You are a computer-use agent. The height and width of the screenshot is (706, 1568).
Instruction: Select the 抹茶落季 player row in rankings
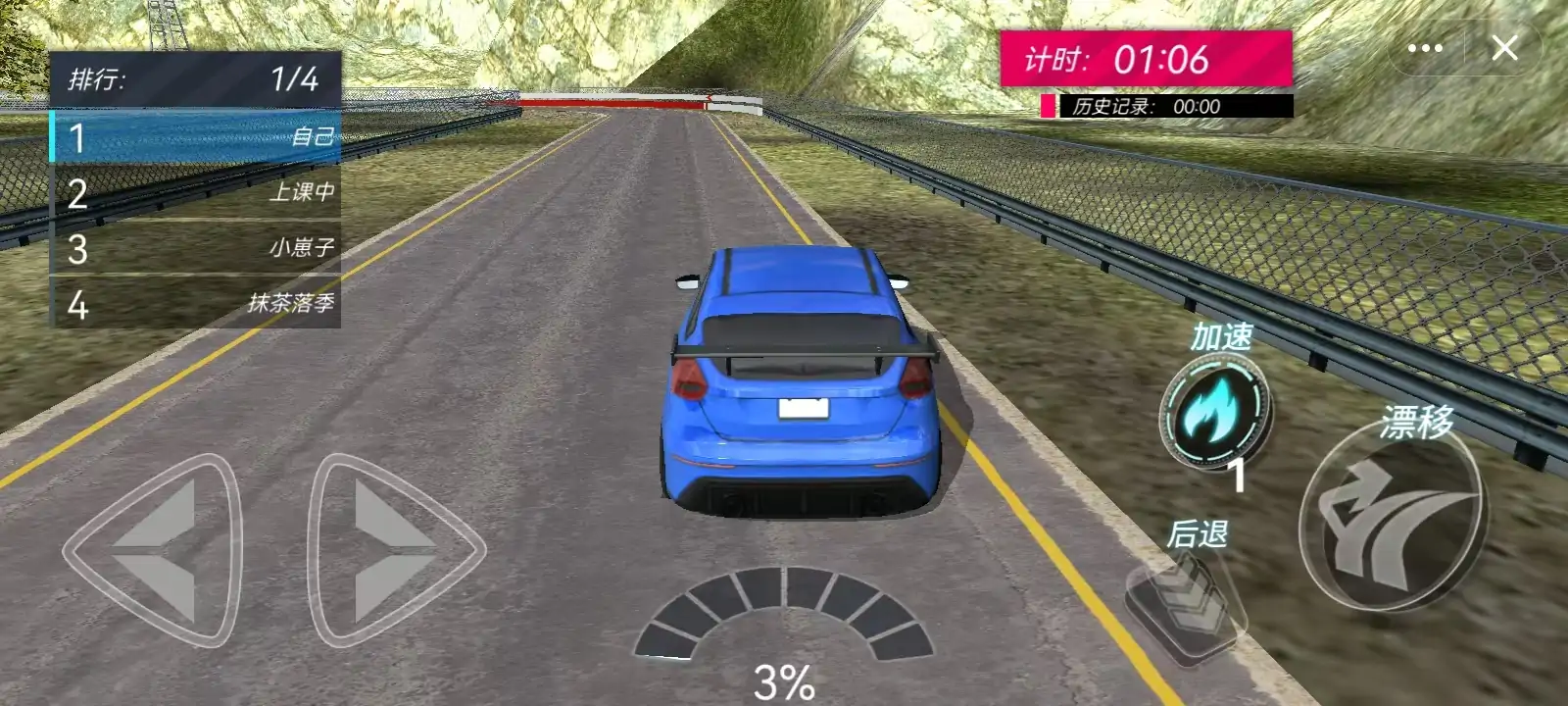(196, 304)
